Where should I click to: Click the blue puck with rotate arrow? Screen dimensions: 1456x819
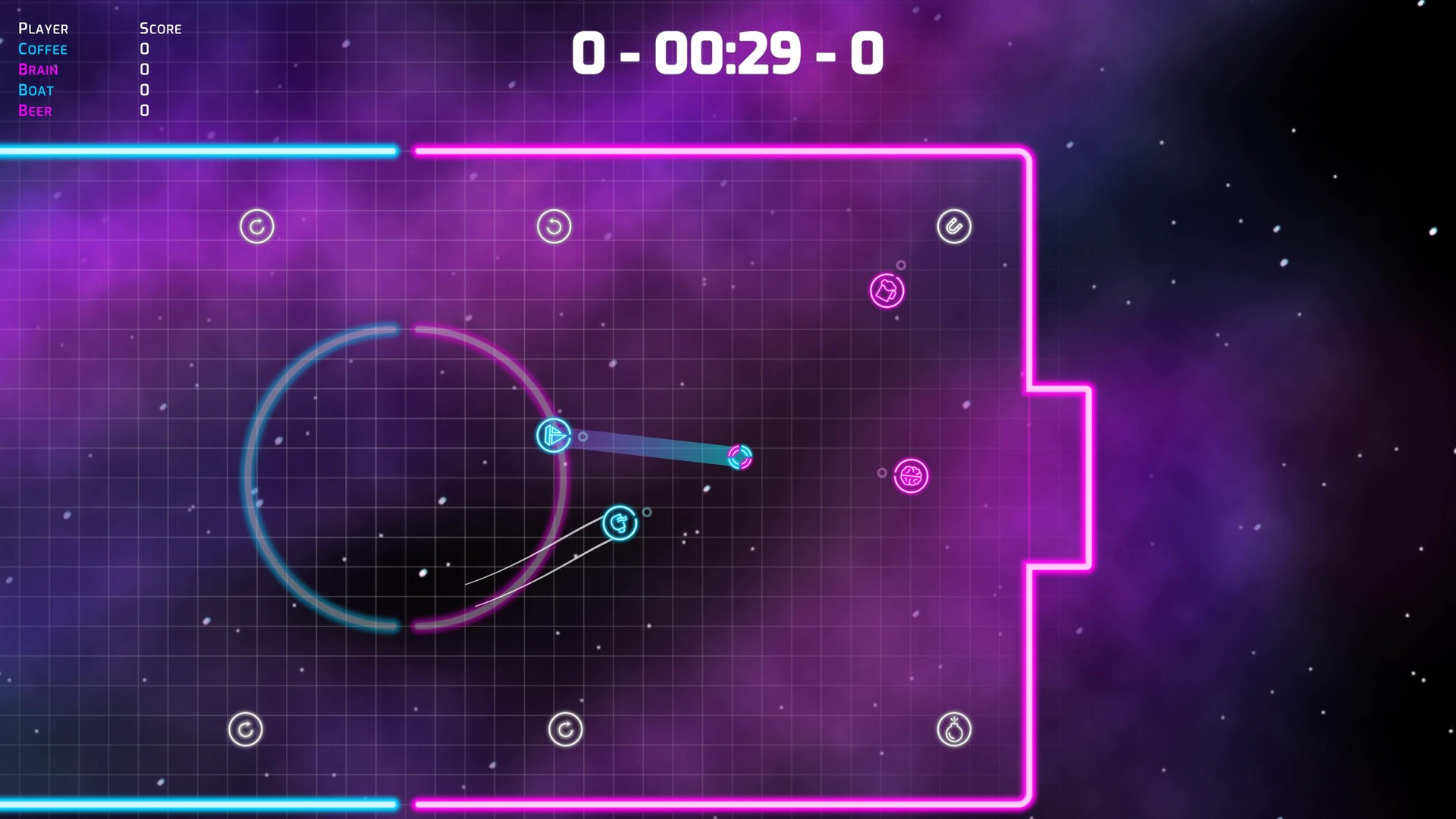619,521
